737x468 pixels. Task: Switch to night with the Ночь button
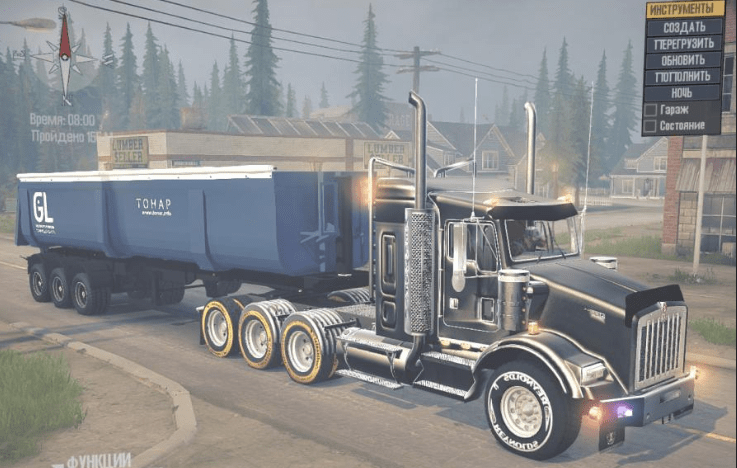[684, 92]
